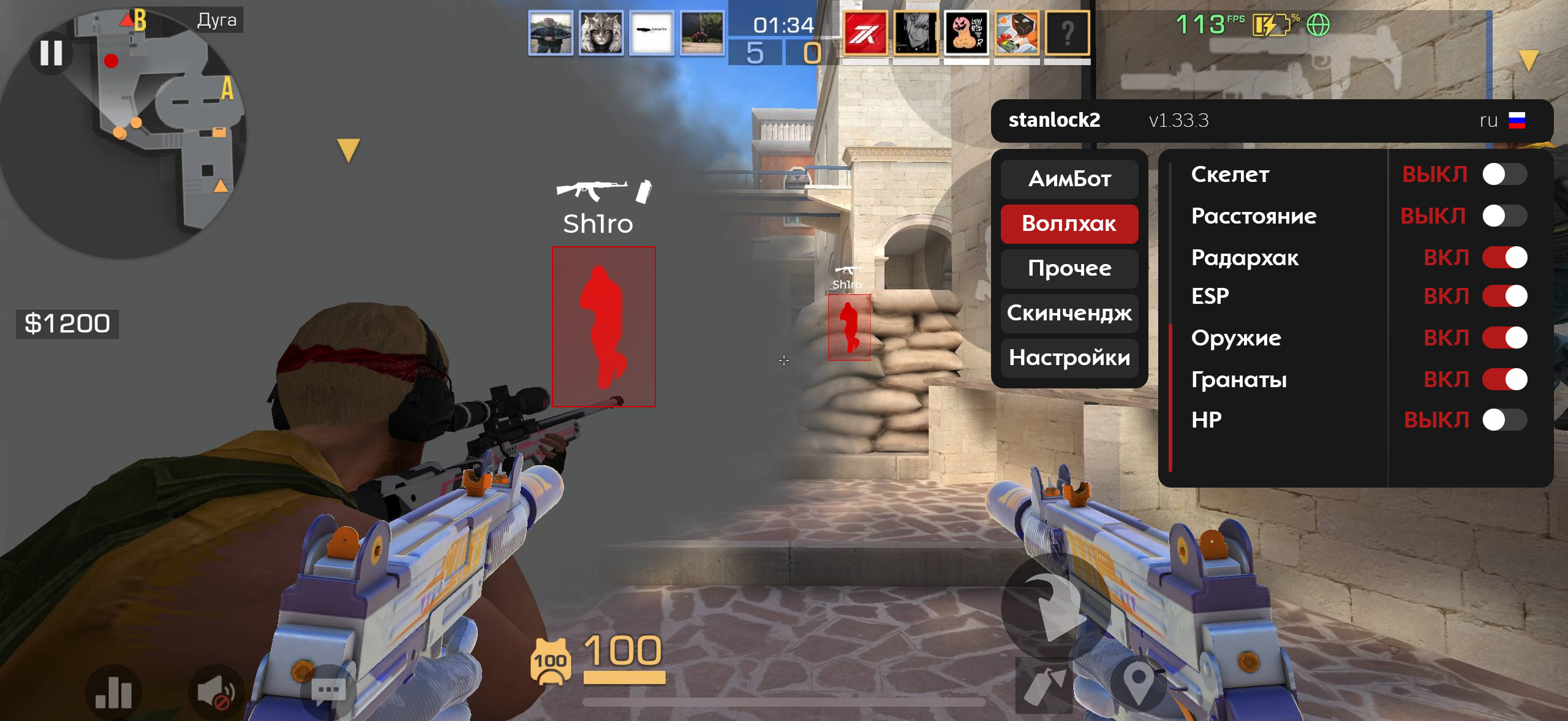Screen dimensions: 1568x721
Task: Turn off the ESP toggle
Action: point(1504,296)
